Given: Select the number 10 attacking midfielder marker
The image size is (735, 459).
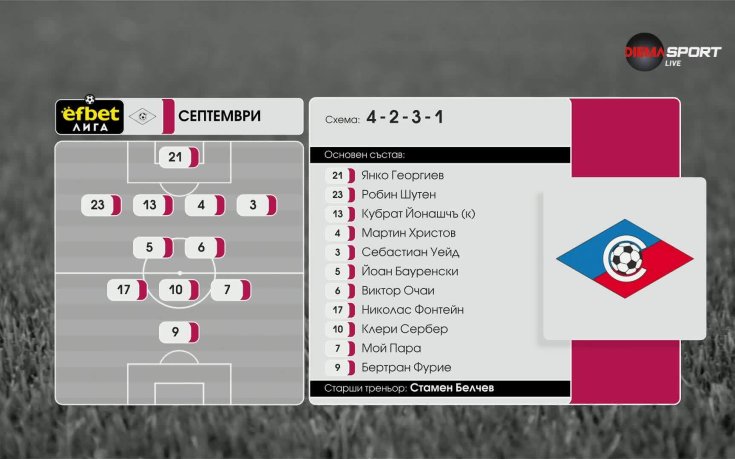Looking at the screenshot, I should tap(179, 290).
